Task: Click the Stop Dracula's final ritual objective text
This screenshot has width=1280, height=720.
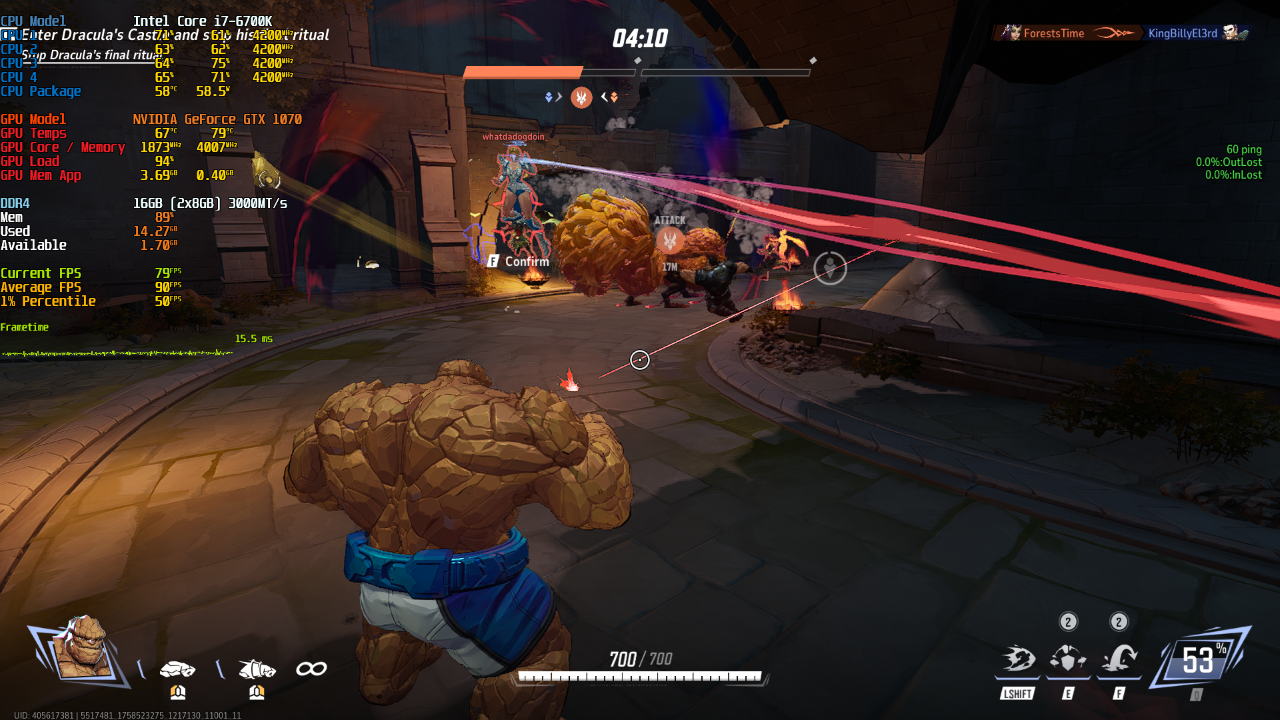Action: click(x=90, y=55)
